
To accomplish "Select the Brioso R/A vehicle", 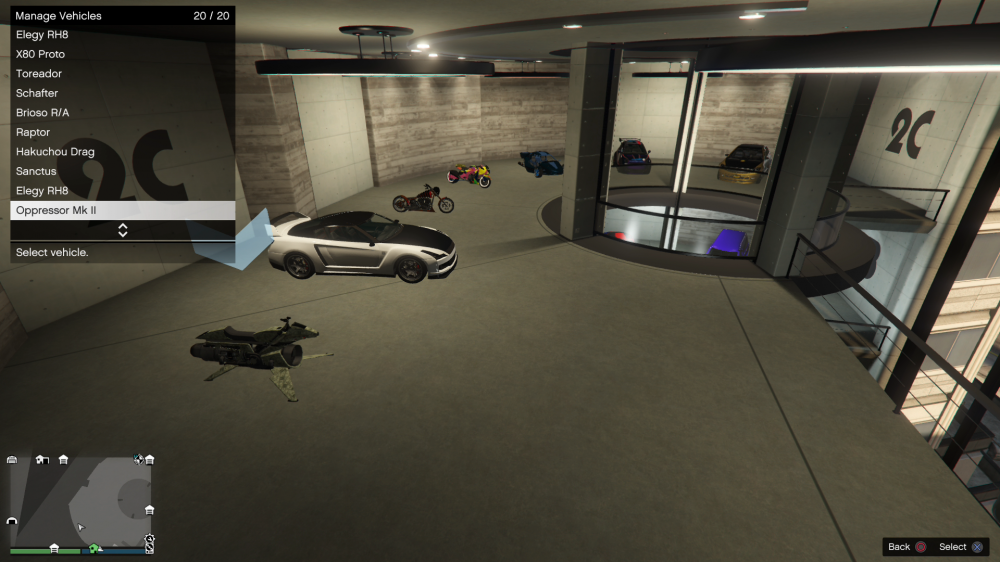I will click(122, 113).
